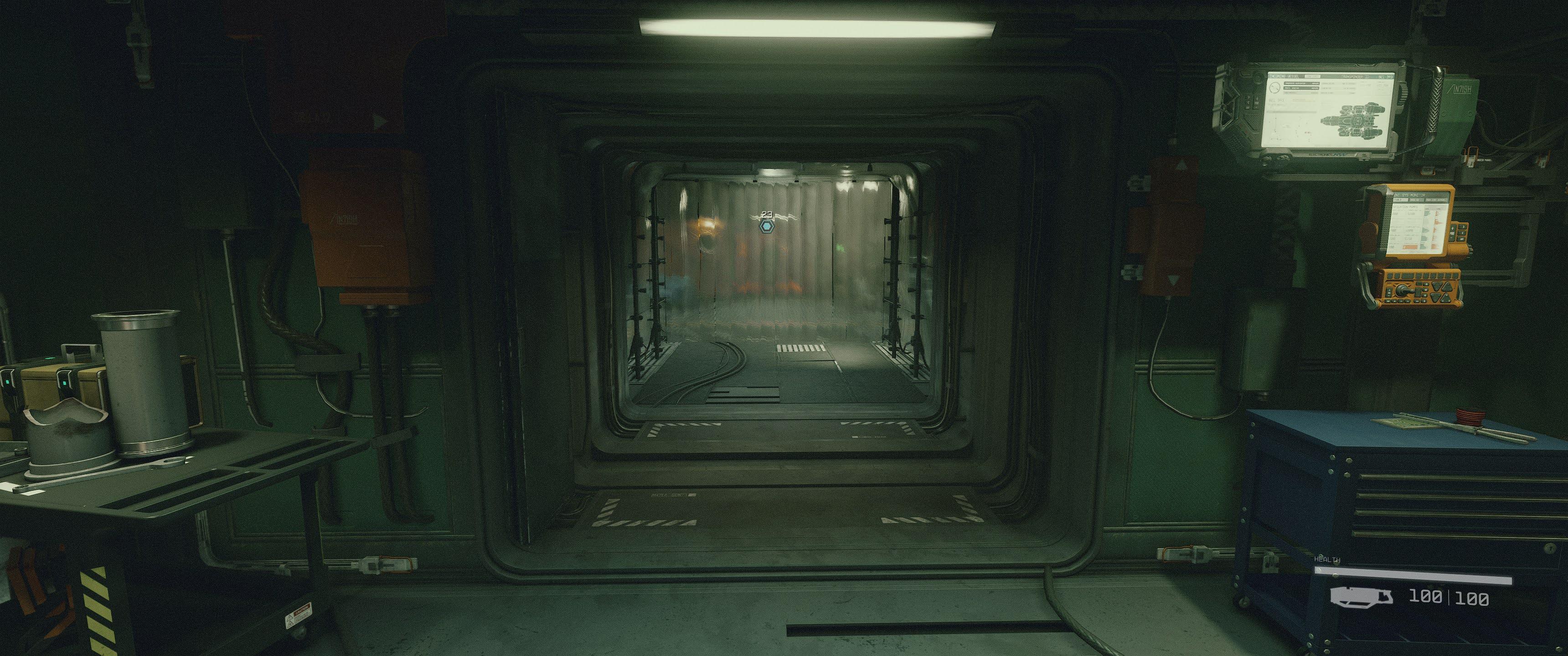
Task: Select the equipped weapon icon
Action: click(1361, 596)
